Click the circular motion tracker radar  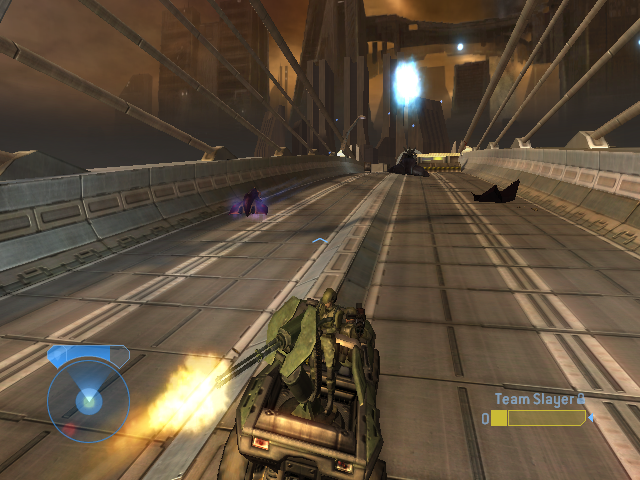click(x=88, y=400)
